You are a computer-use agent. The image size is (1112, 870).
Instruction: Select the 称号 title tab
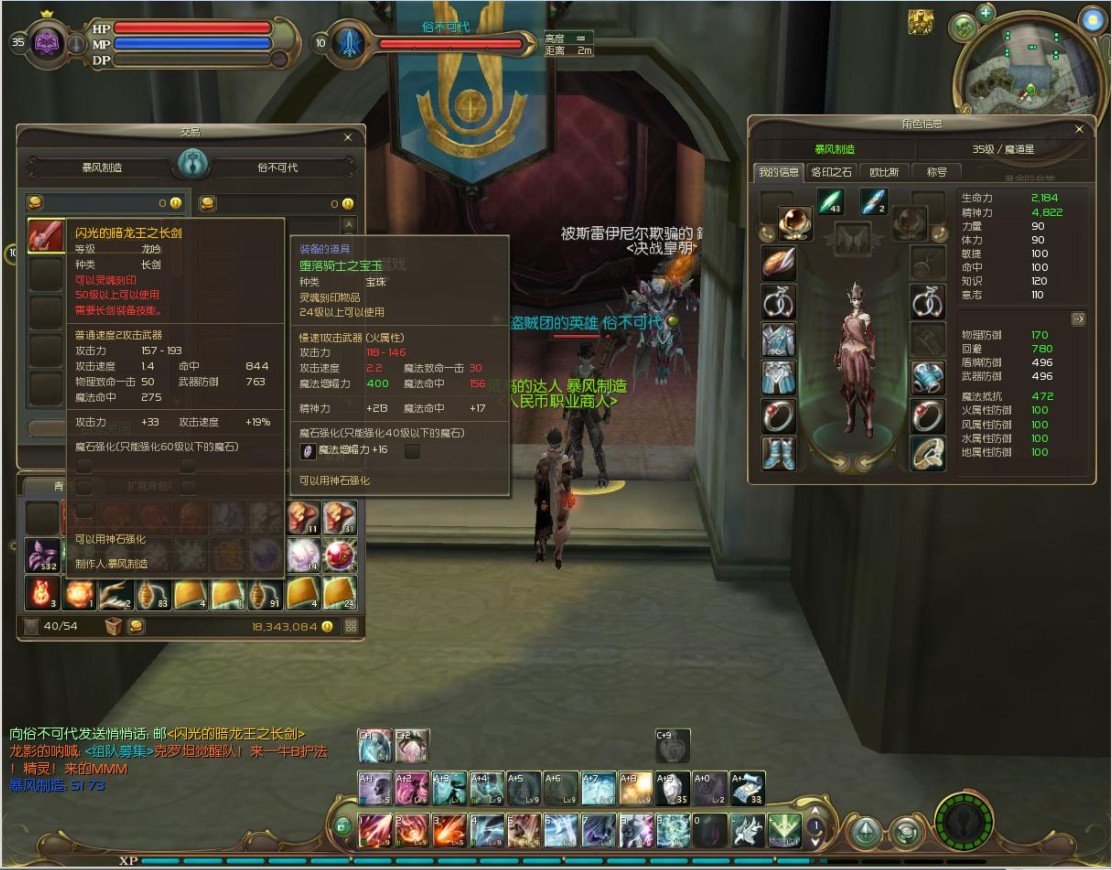[936, 172]
